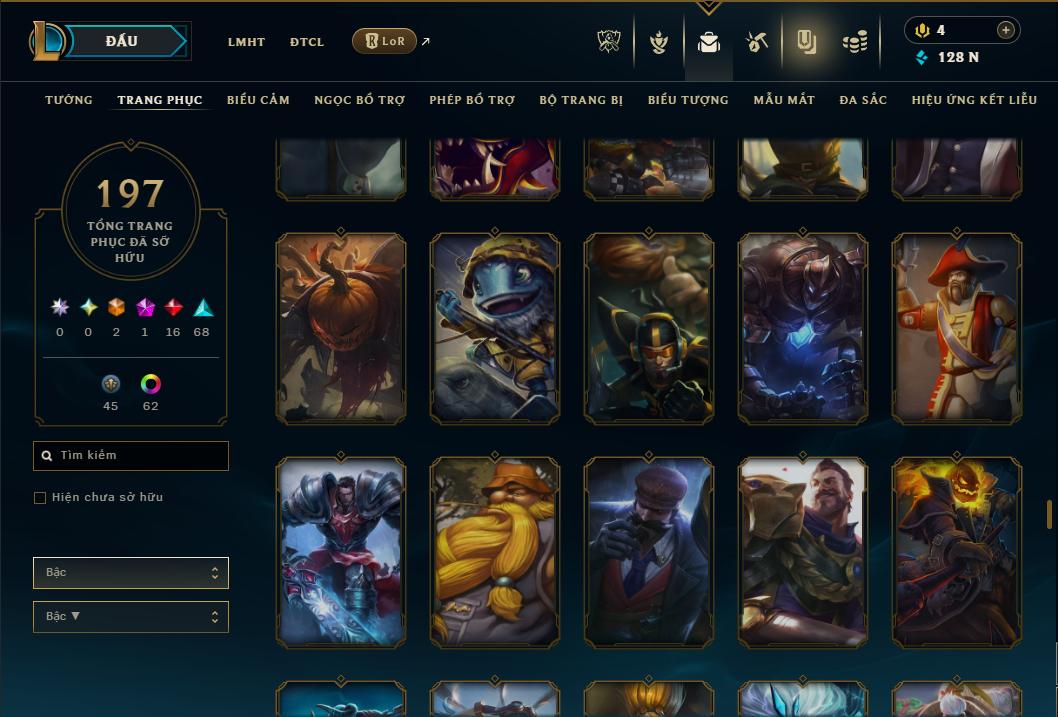Open the BIỂU CẢM tab
Viewport: 1058px width, 717px height.
(x=258, y=100)
